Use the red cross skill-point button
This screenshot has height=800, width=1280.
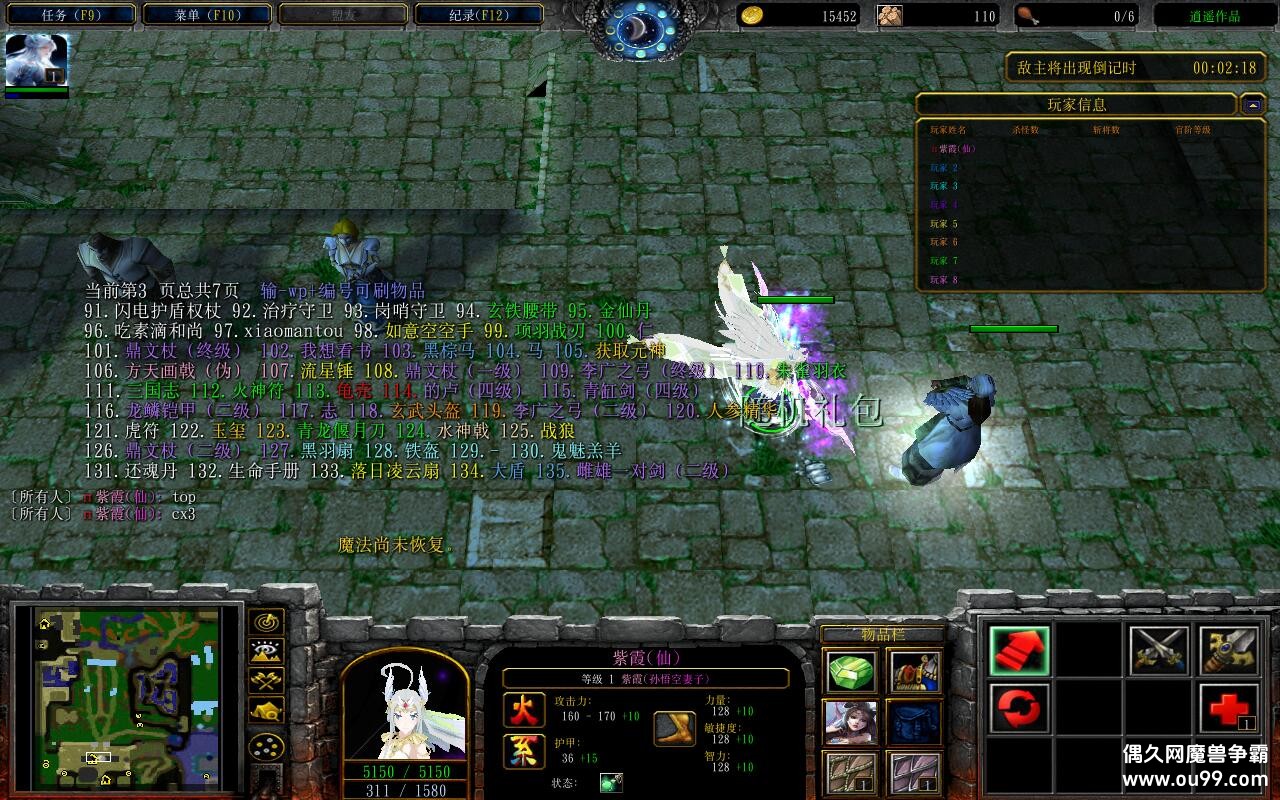point(1229,708)
